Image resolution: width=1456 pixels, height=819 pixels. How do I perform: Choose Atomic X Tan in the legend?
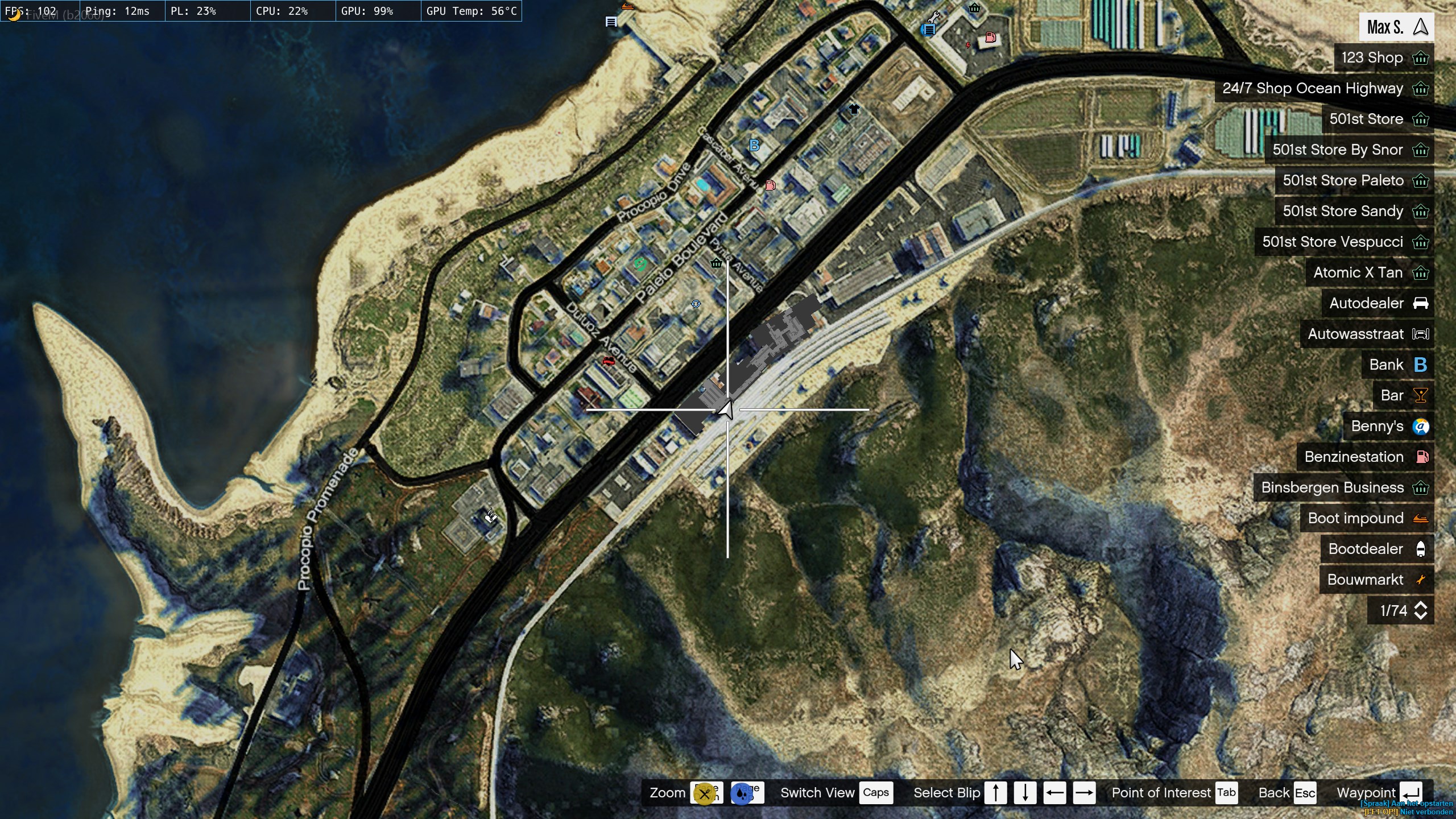click(1369, 273)
